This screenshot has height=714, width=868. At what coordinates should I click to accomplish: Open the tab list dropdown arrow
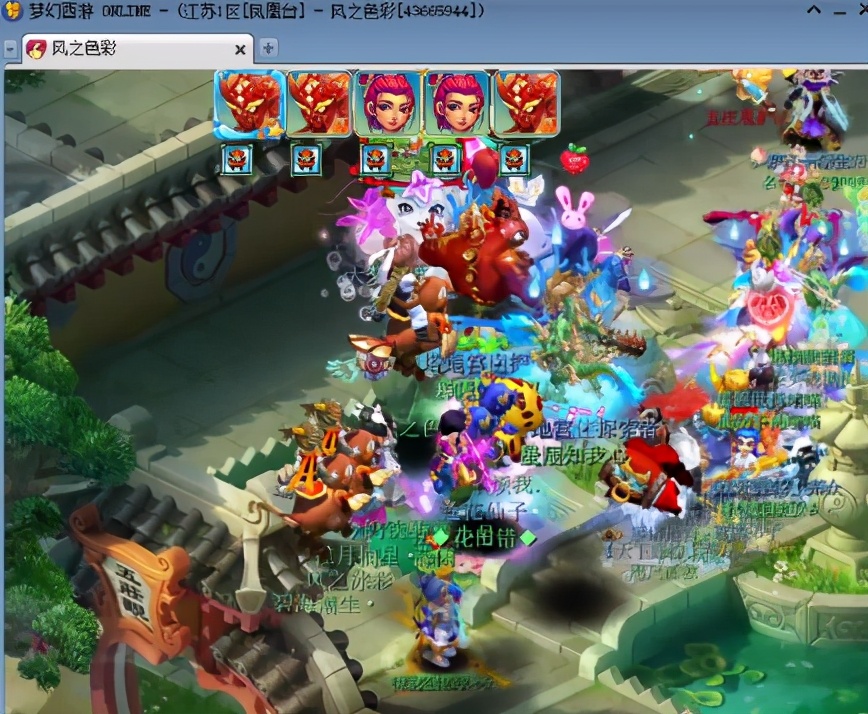(10, 48)
